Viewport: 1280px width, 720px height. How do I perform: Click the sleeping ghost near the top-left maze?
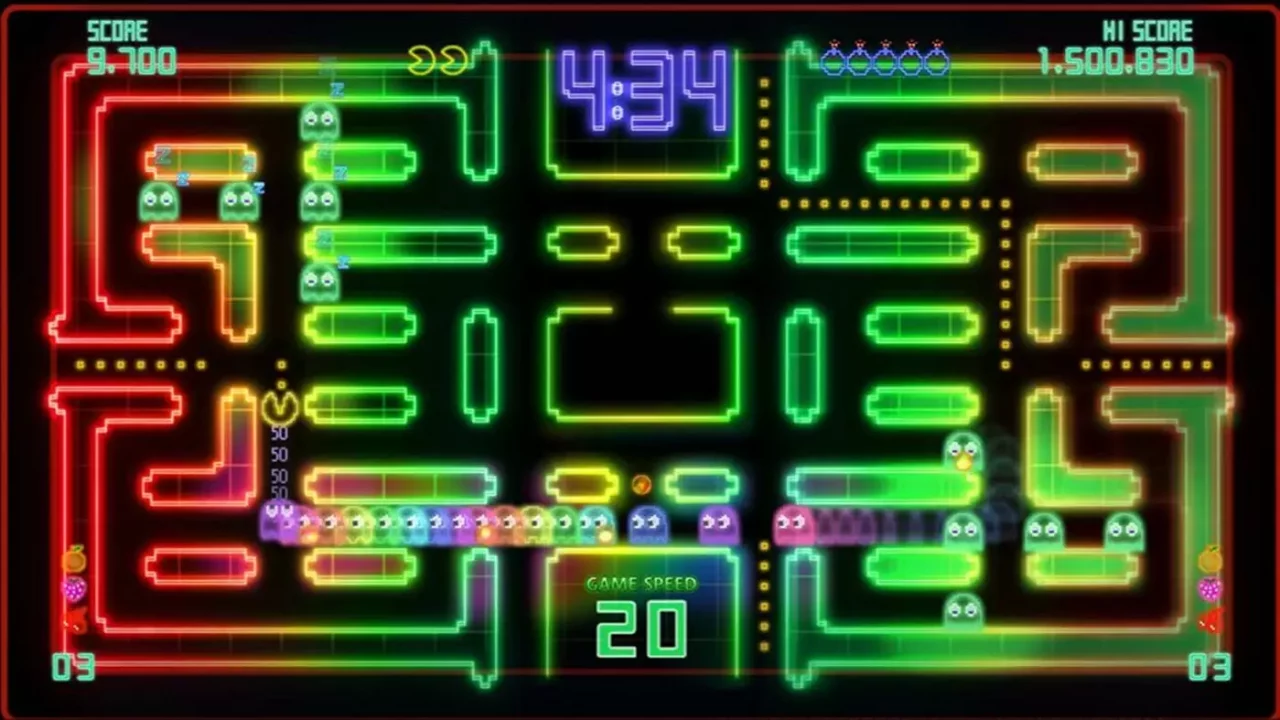[x=318, y=122]
